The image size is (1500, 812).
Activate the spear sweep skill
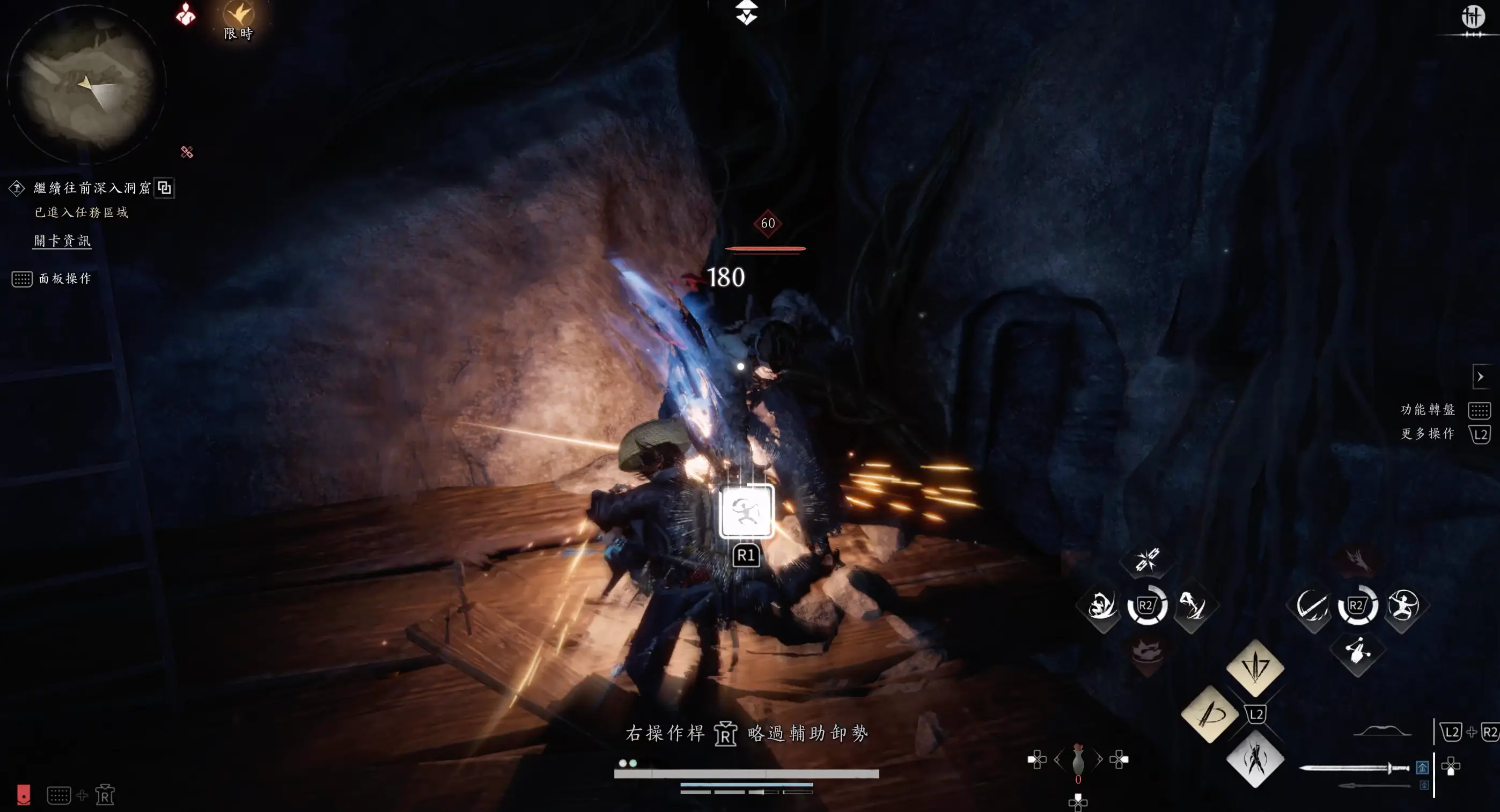1312,606
